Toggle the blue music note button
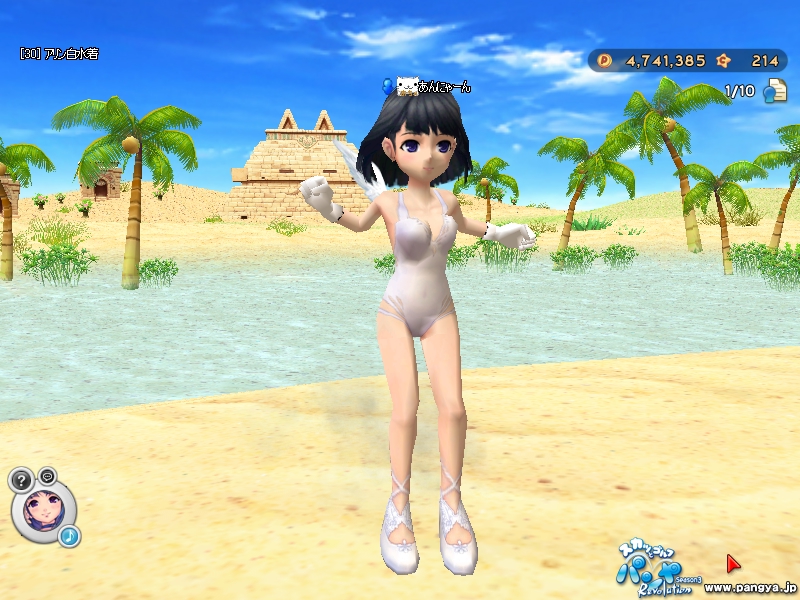 coord(69,537)
